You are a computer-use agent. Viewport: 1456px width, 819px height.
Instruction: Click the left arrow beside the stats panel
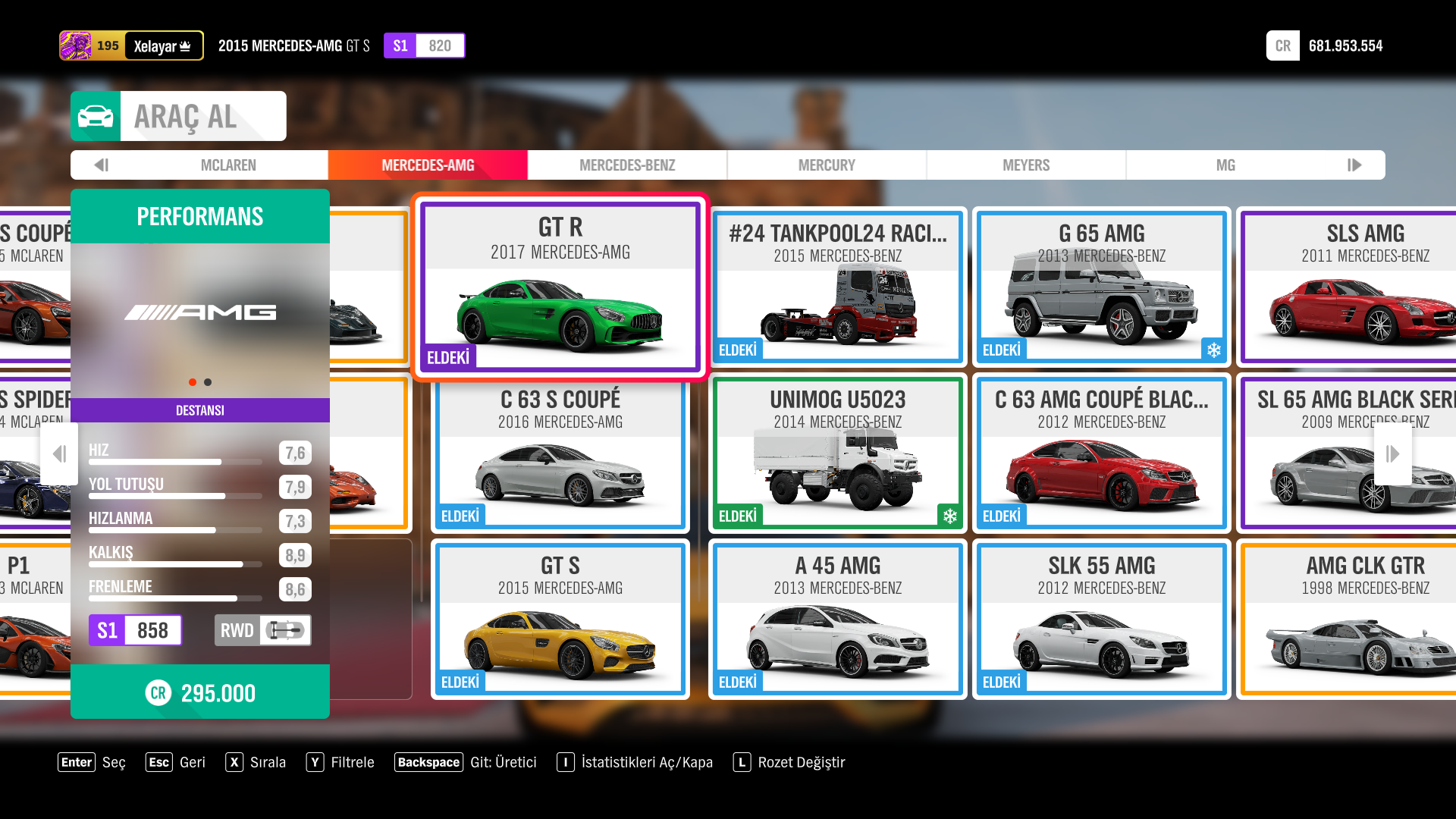point(59,454)
